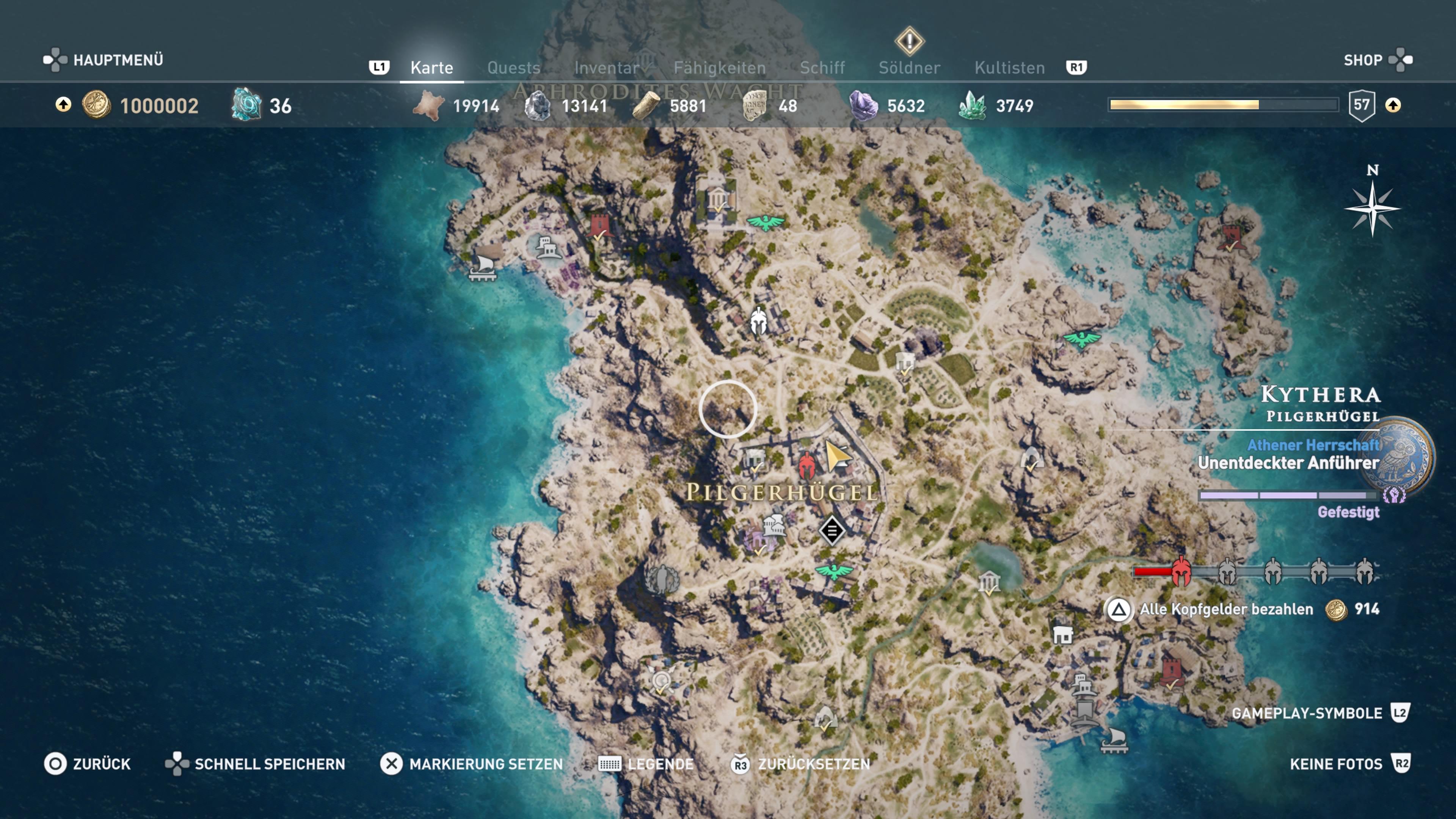1456x819 pixels.
Task: Select the Fähigkeiten tab
Action: point(720,68)
